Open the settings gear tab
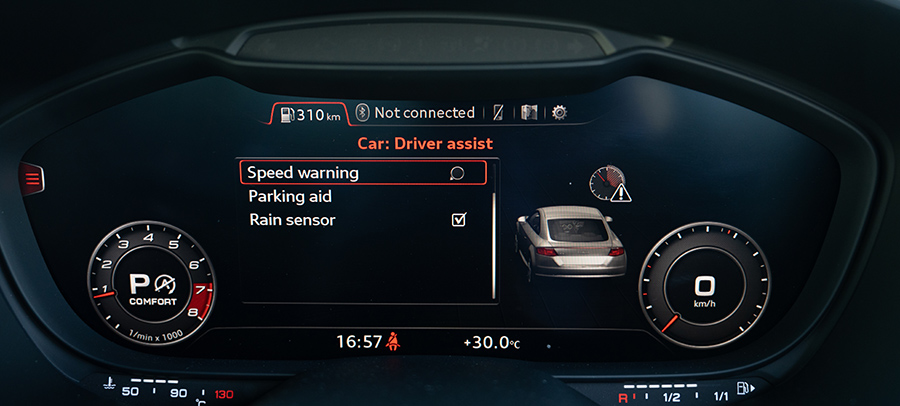Screen dimensions: 900x406 click(559, 113)
